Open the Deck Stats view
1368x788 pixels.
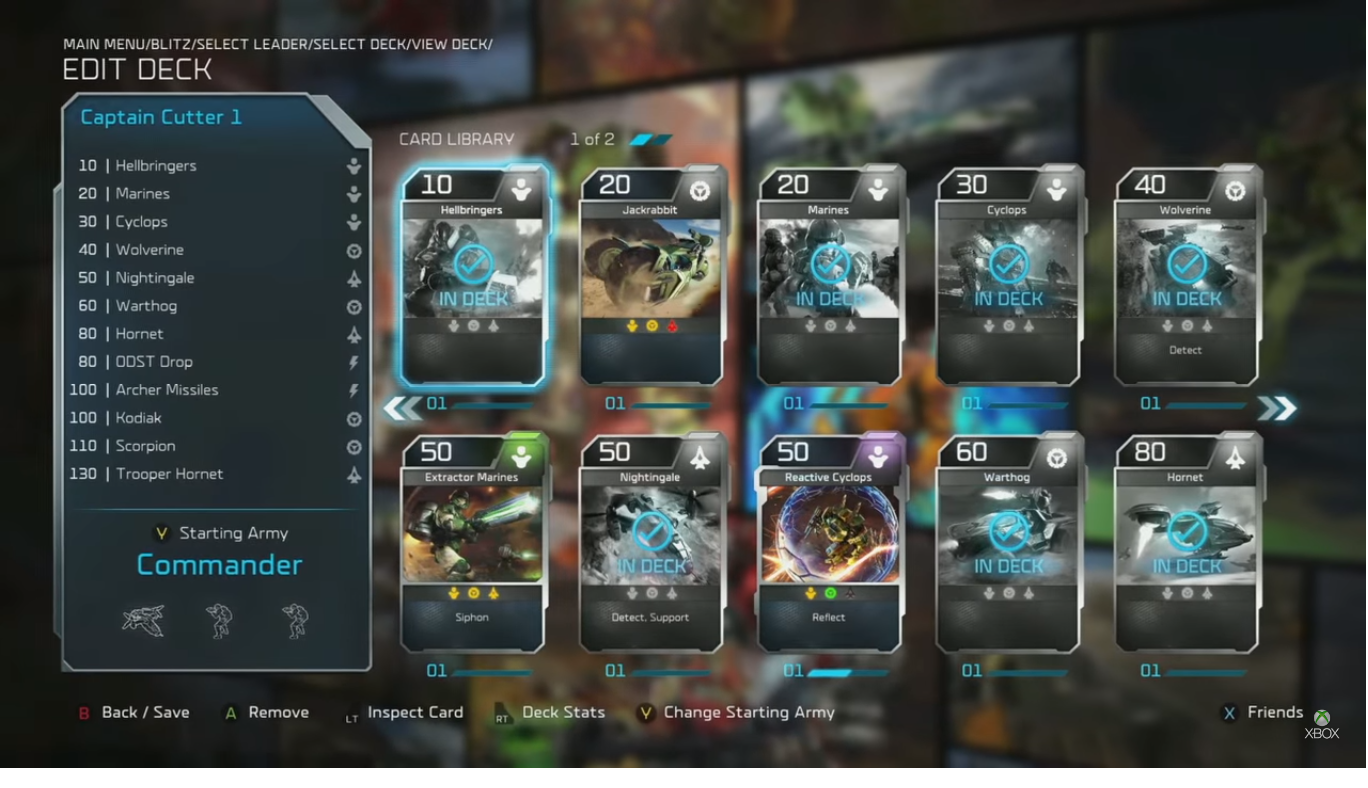coord(562,713)
